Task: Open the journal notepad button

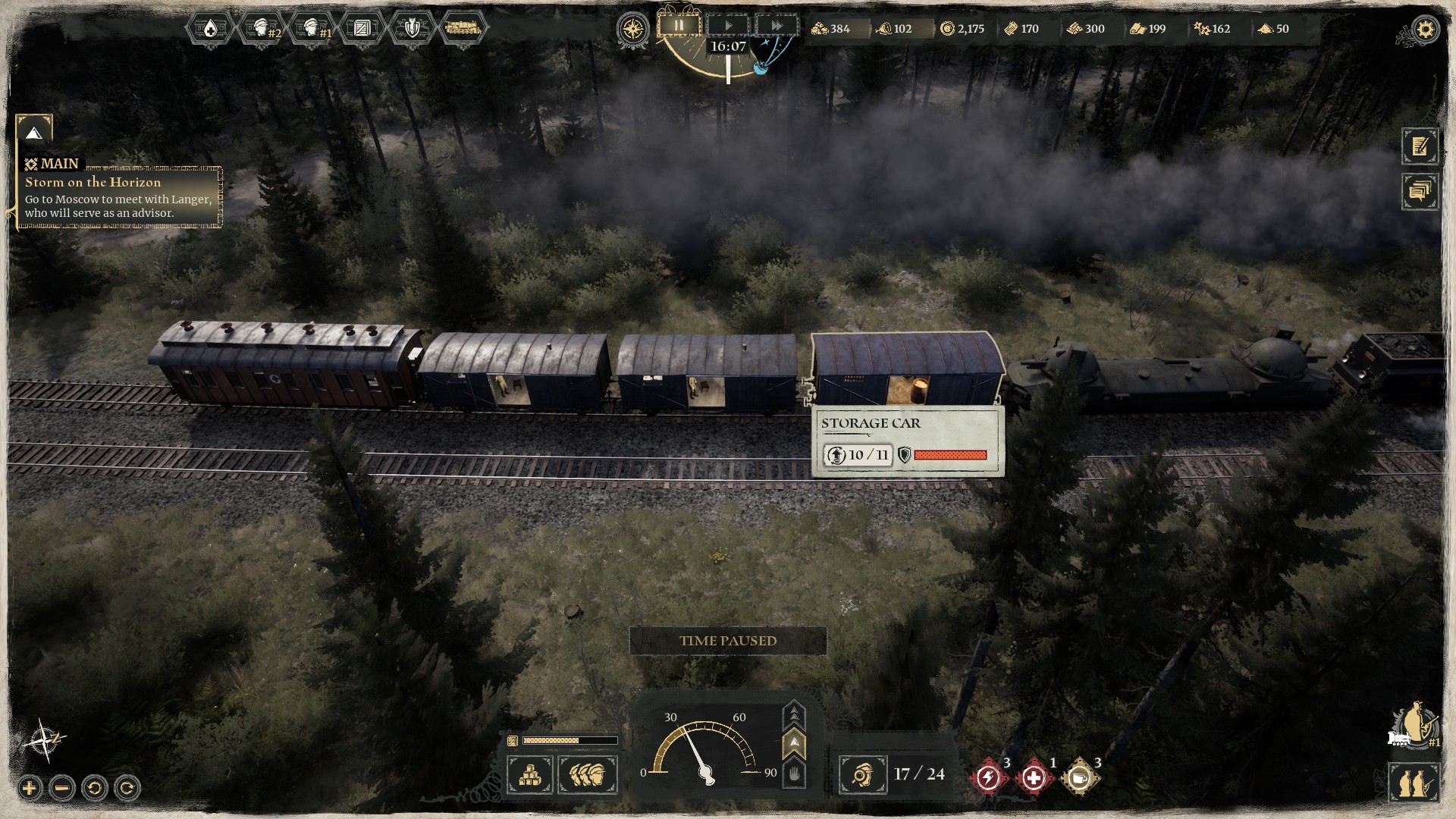Action: pos(1420,146)
